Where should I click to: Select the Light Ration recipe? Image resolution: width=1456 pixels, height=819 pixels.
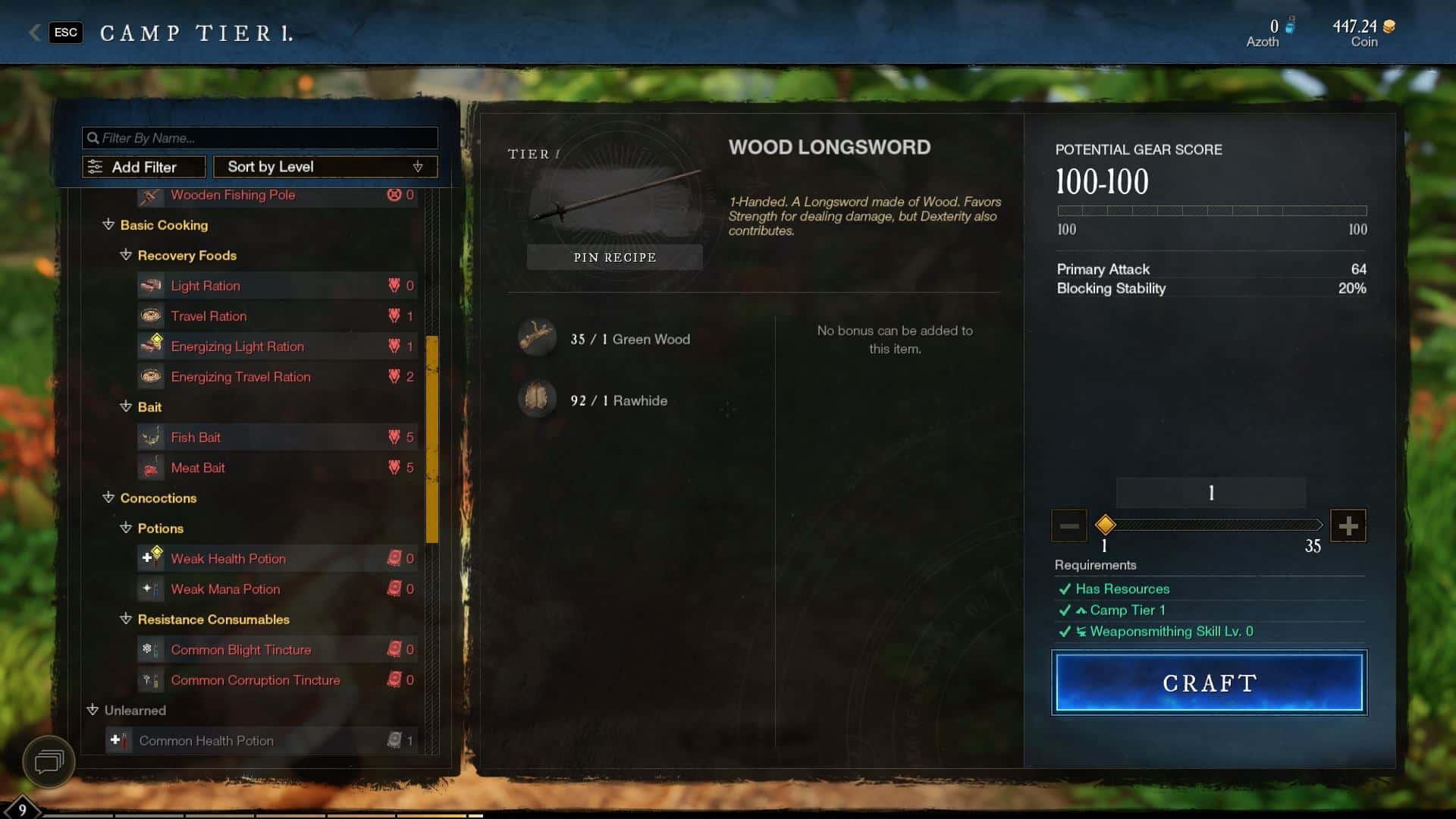205,286
